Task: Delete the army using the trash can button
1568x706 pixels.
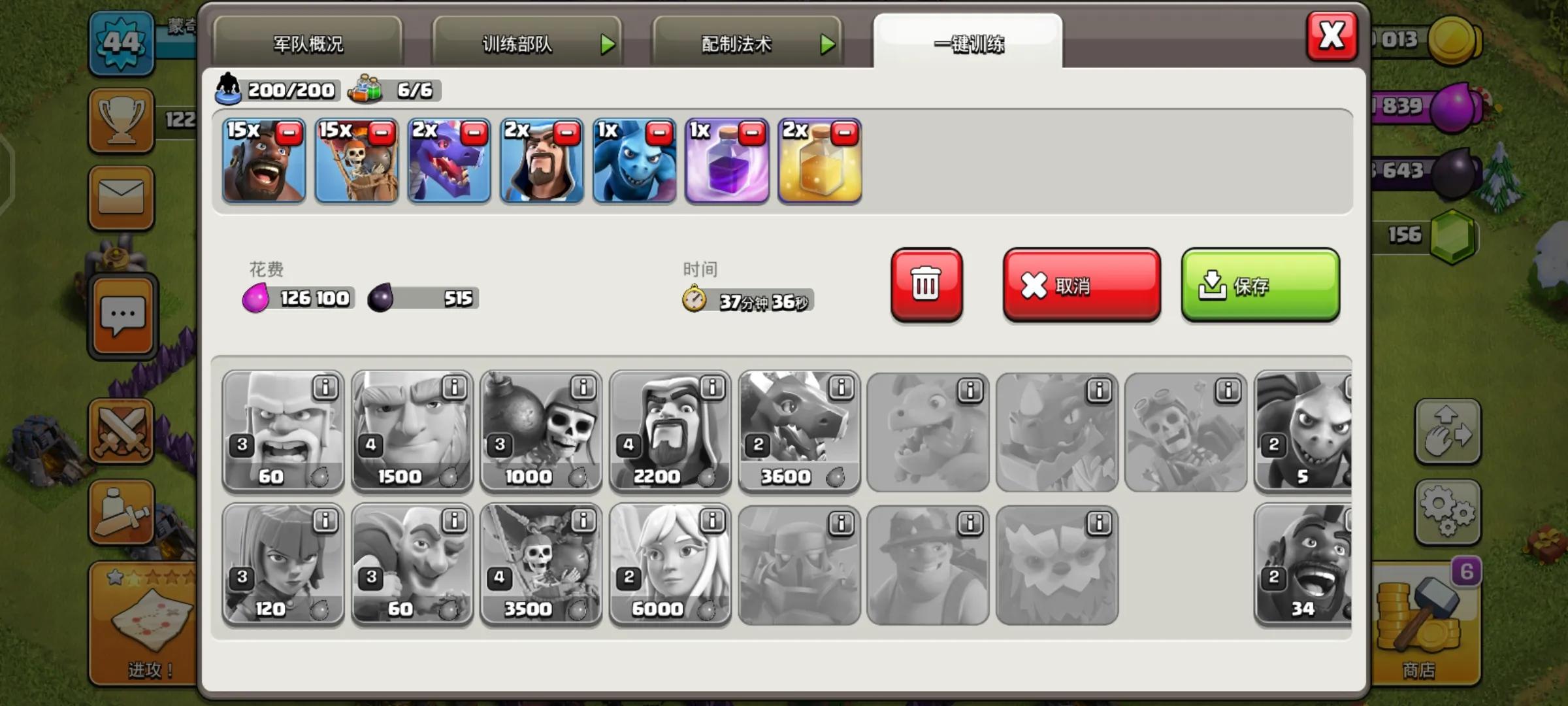Action: [926, 285]
